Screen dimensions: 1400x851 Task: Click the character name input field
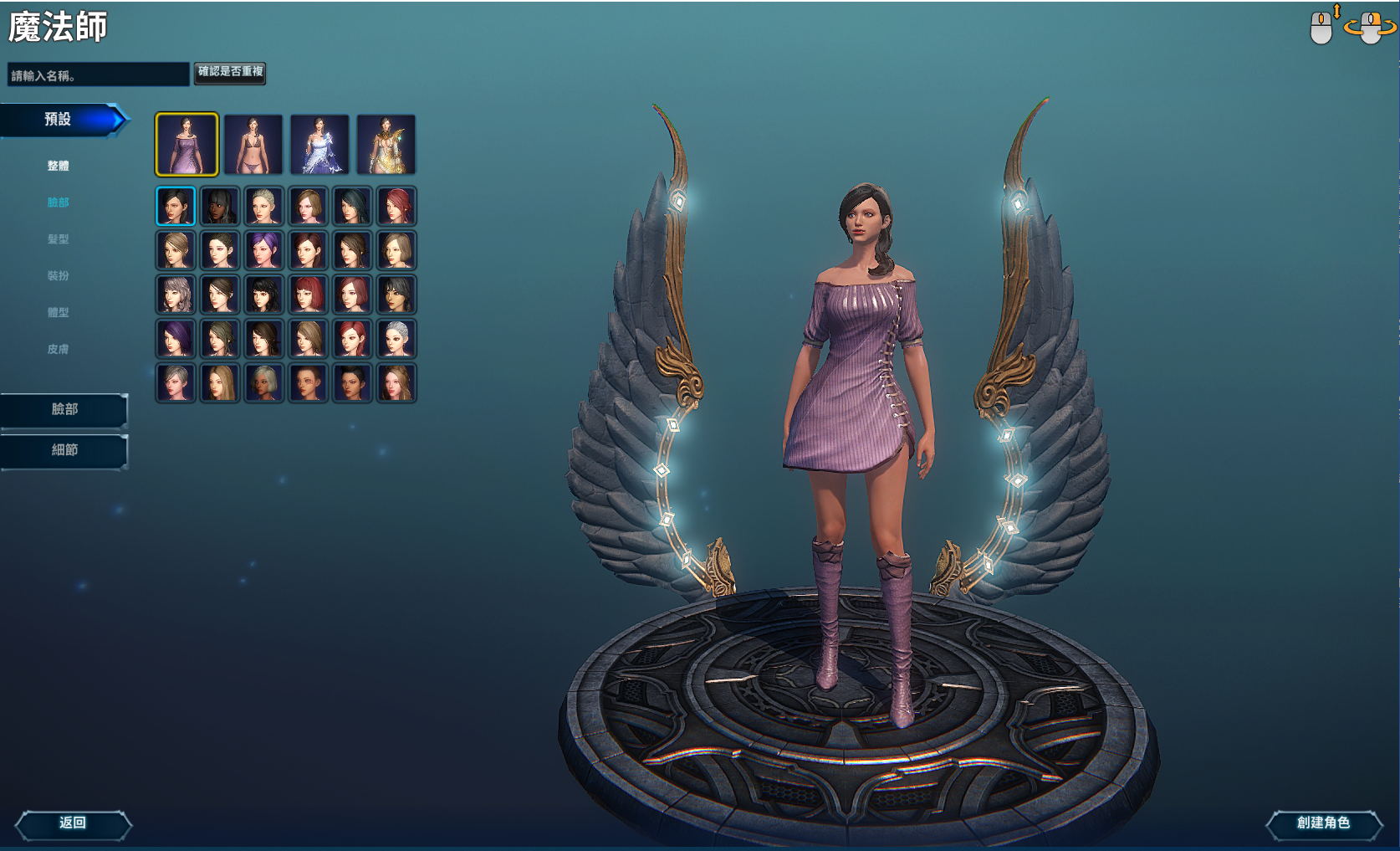click(98, 75)
